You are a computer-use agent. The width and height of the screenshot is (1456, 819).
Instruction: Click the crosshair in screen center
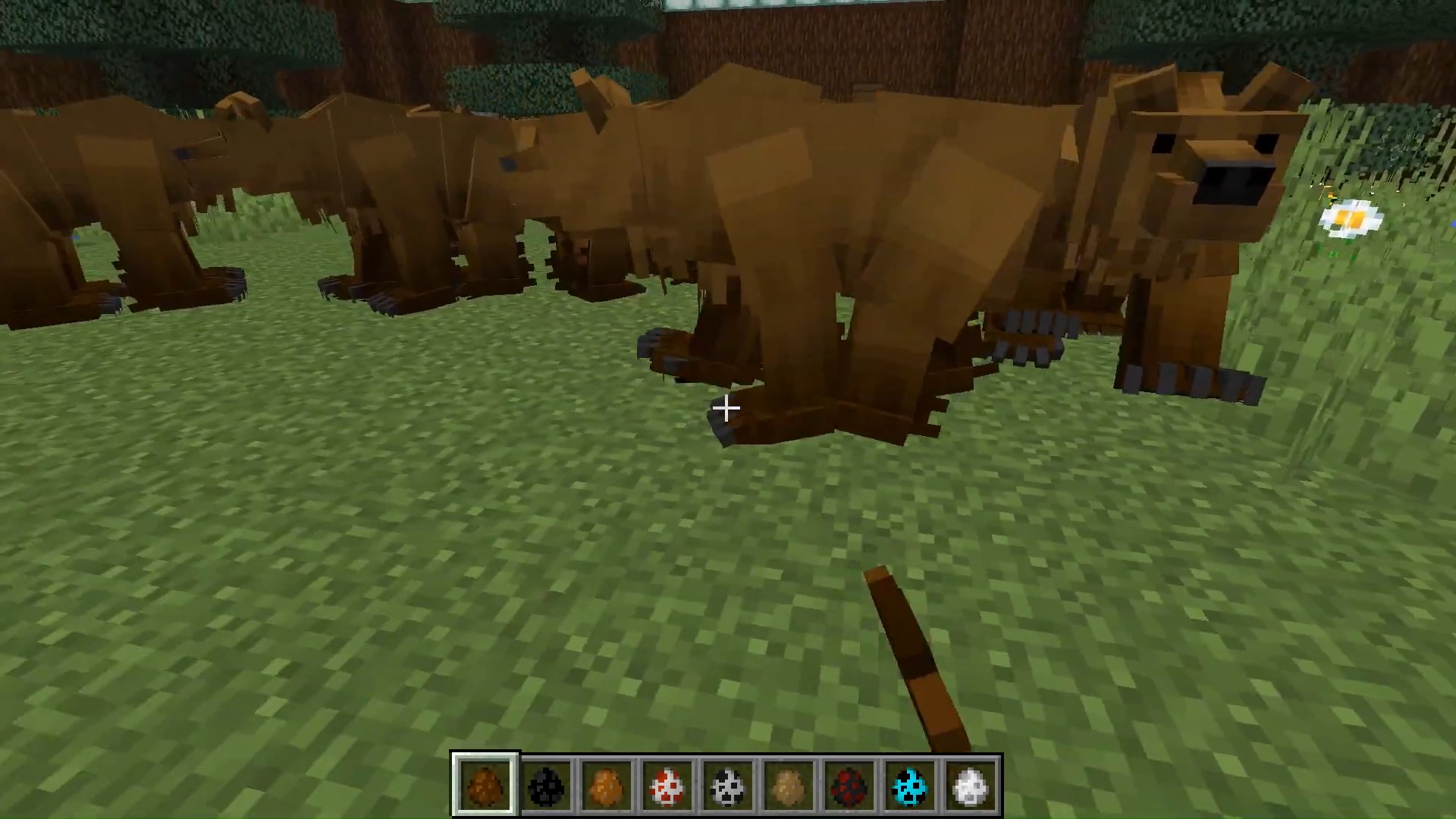tap(726, 409)
